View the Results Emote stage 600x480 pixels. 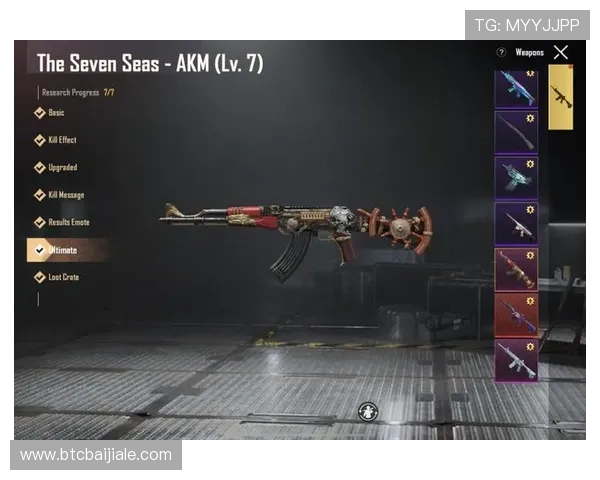click(x=68, y=222)
